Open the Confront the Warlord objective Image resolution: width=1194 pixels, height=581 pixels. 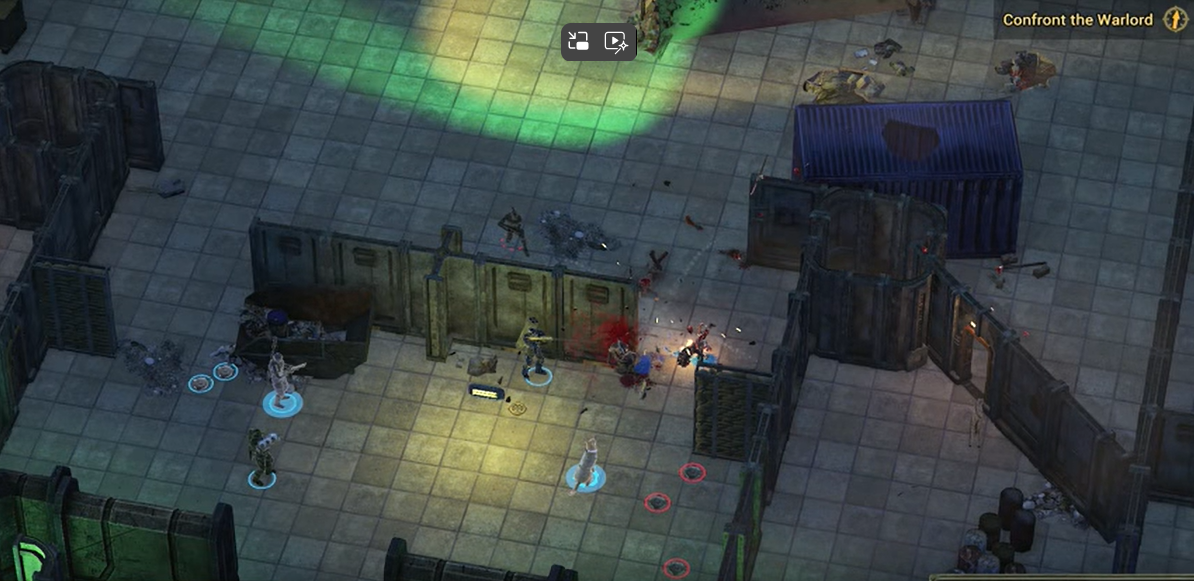(1077, 20)
